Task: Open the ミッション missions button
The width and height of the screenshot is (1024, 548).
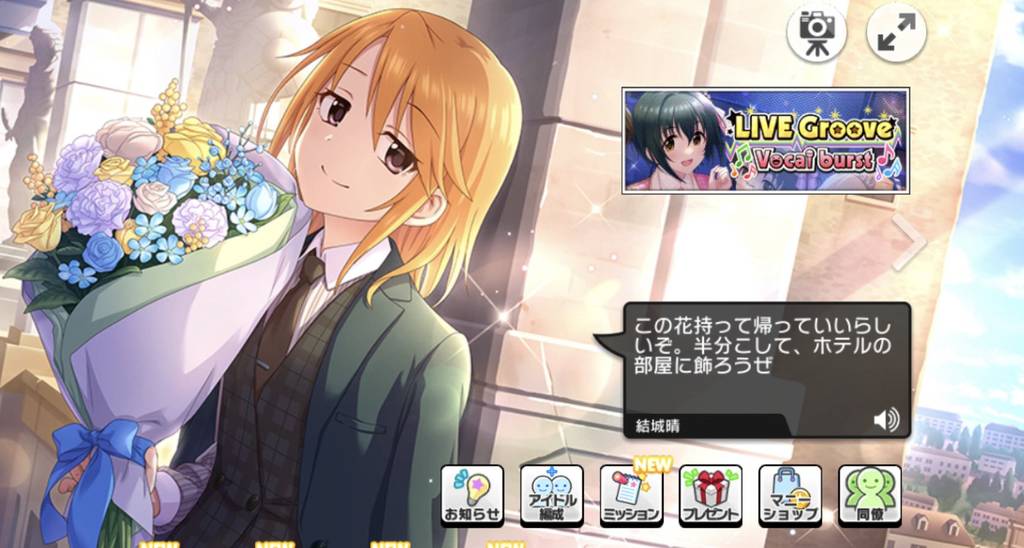Action: click(x=631, y=495)
